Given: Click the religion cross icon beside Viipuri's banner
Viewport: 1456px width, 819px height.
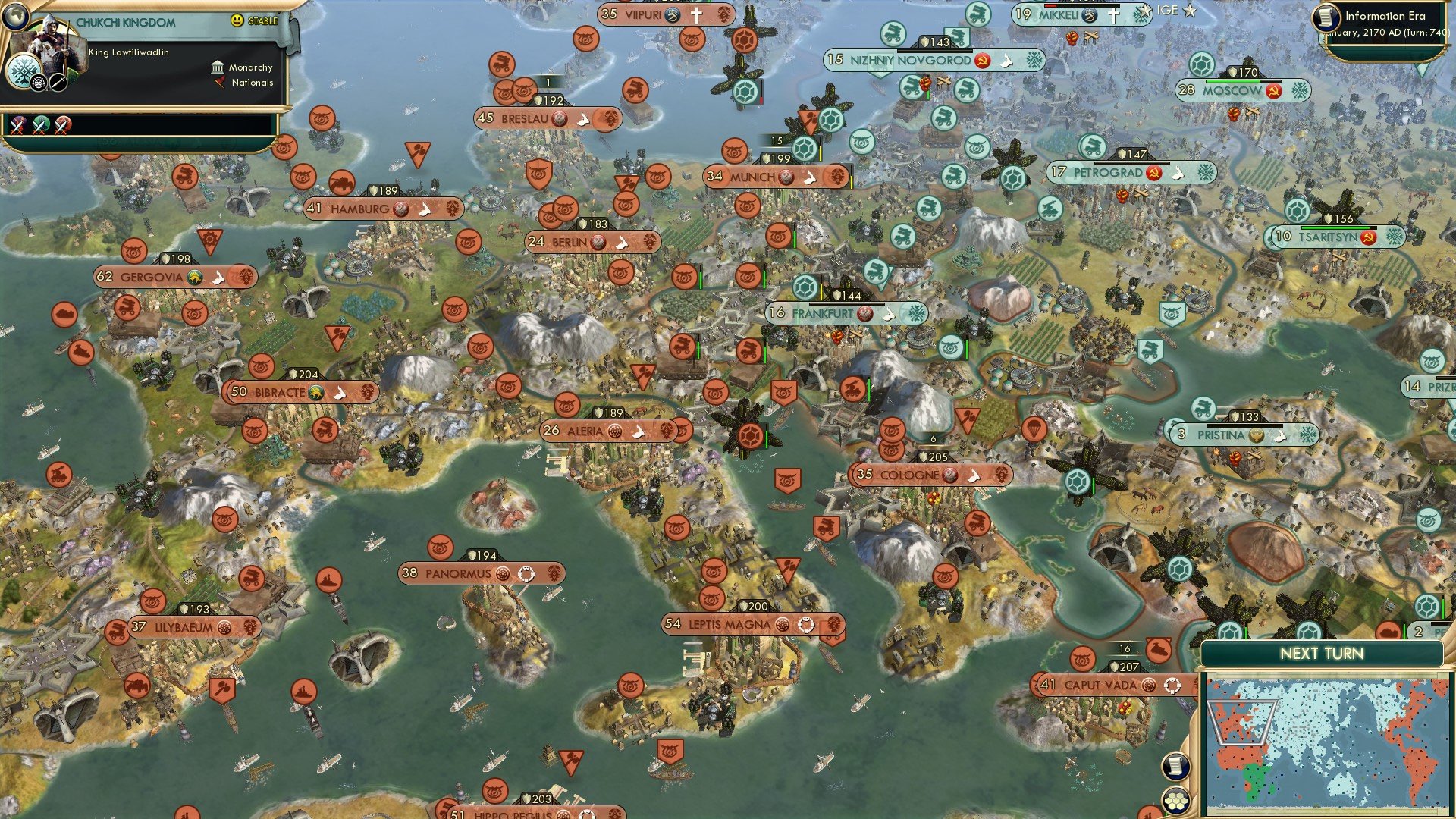Looking at the screenshot, I should tap(697, 15).
